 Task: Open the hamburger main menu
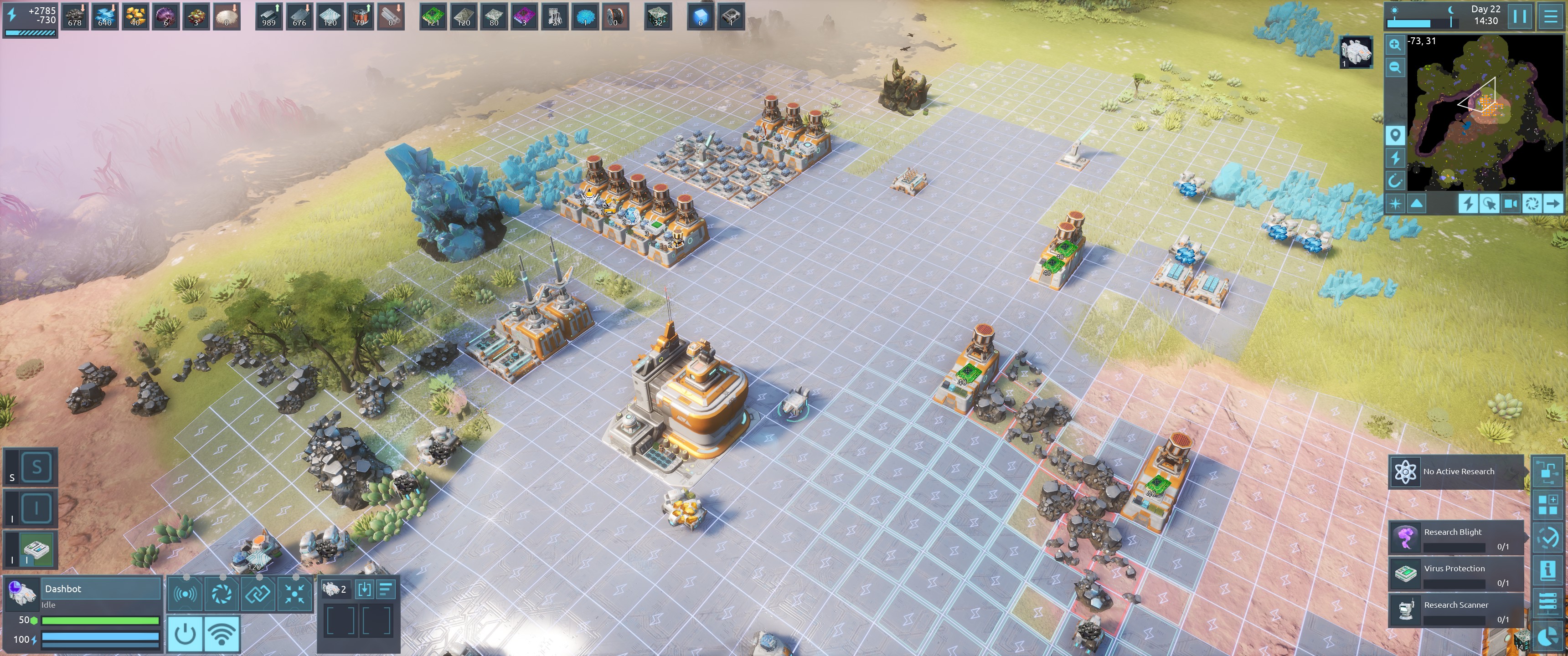click(1551, 17)
